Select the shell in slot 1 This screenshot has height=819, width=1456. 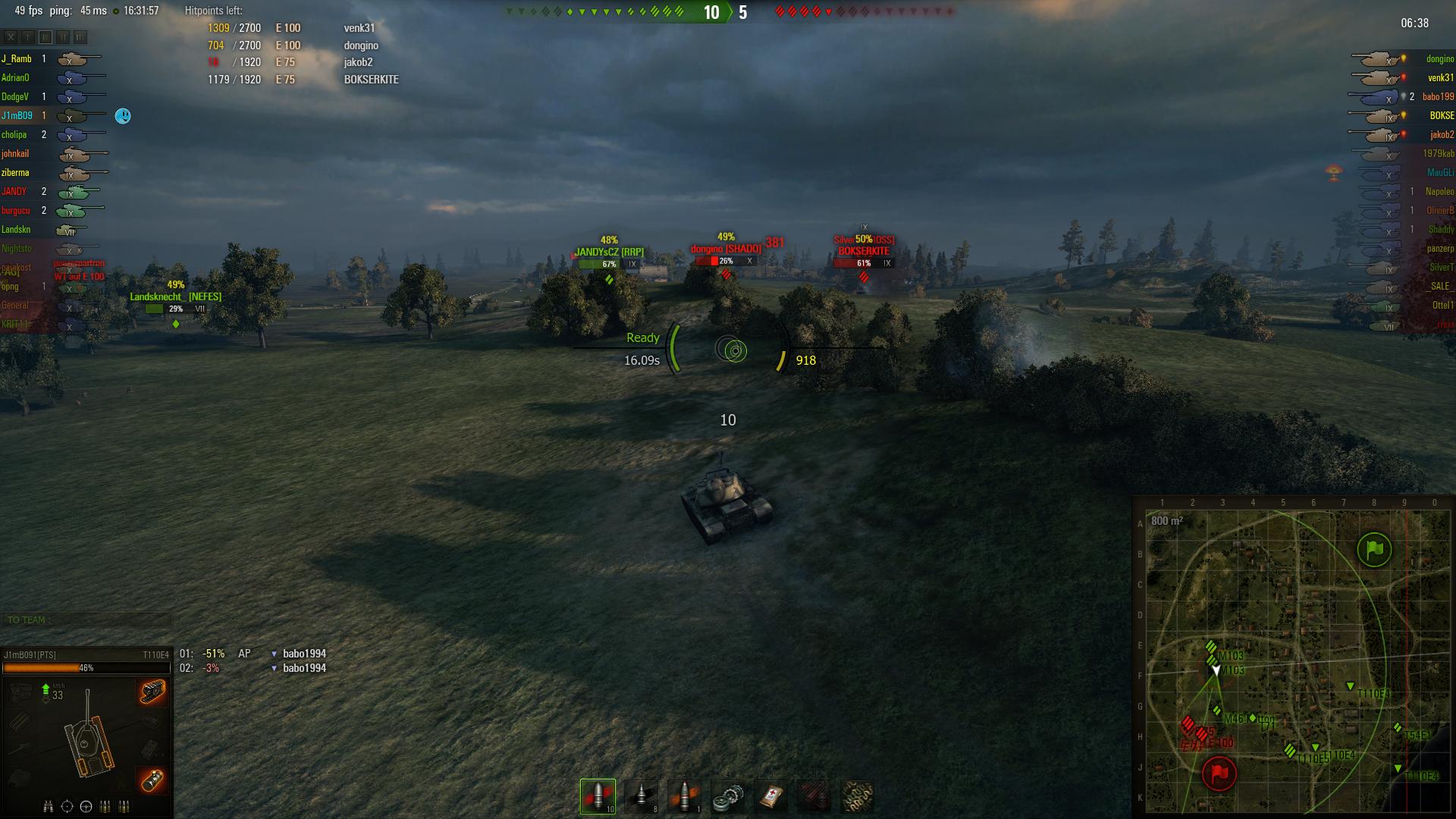(598, 796)
